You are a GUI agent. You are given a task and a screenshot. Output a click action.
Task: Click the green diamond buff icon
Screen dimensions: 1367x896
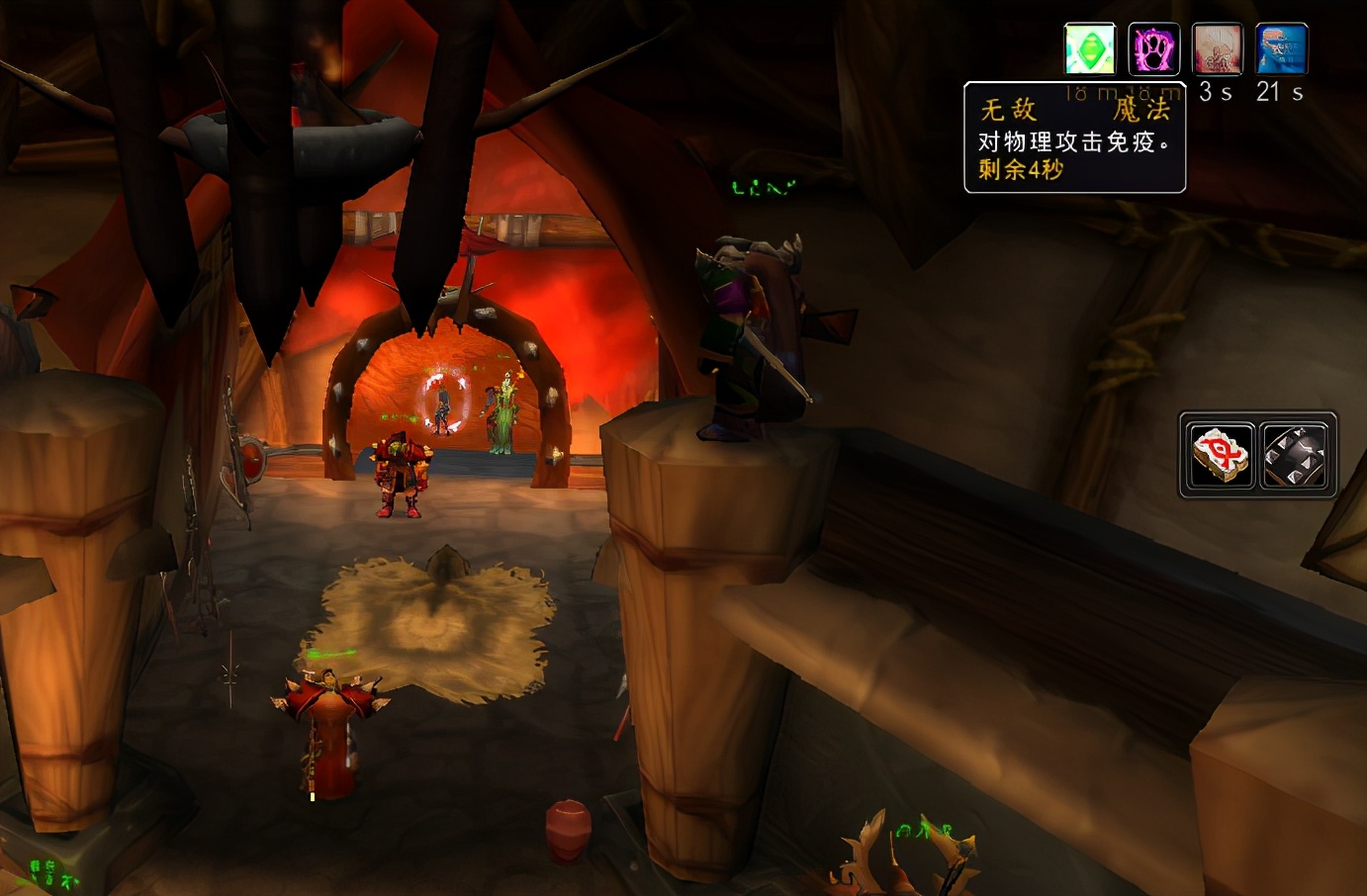click(1090, 49)
